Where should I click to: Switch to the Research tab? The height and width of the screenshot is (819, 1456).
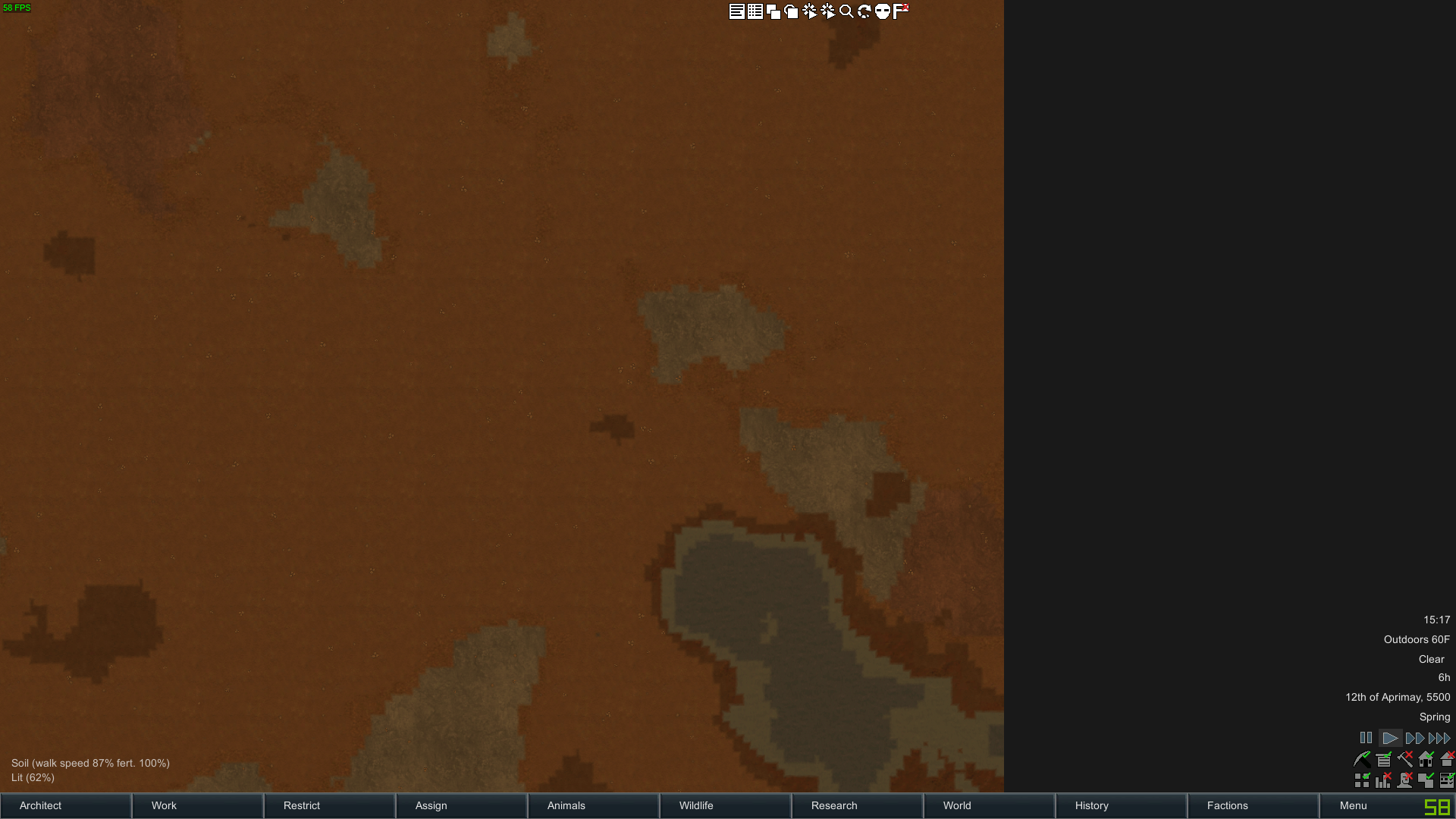(x=834, y=805)
